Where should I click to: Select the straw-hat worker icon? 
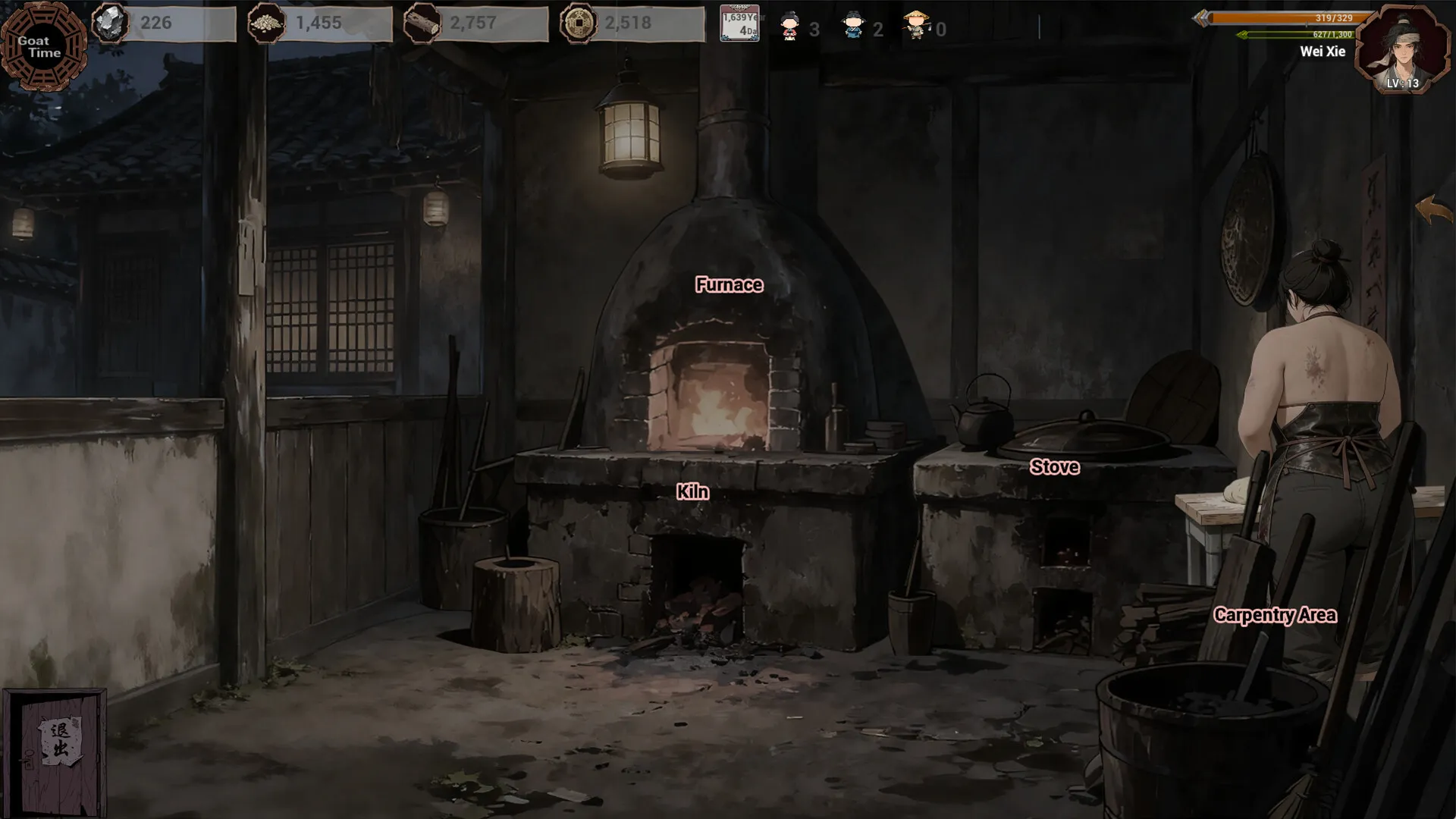coord(917,25)
